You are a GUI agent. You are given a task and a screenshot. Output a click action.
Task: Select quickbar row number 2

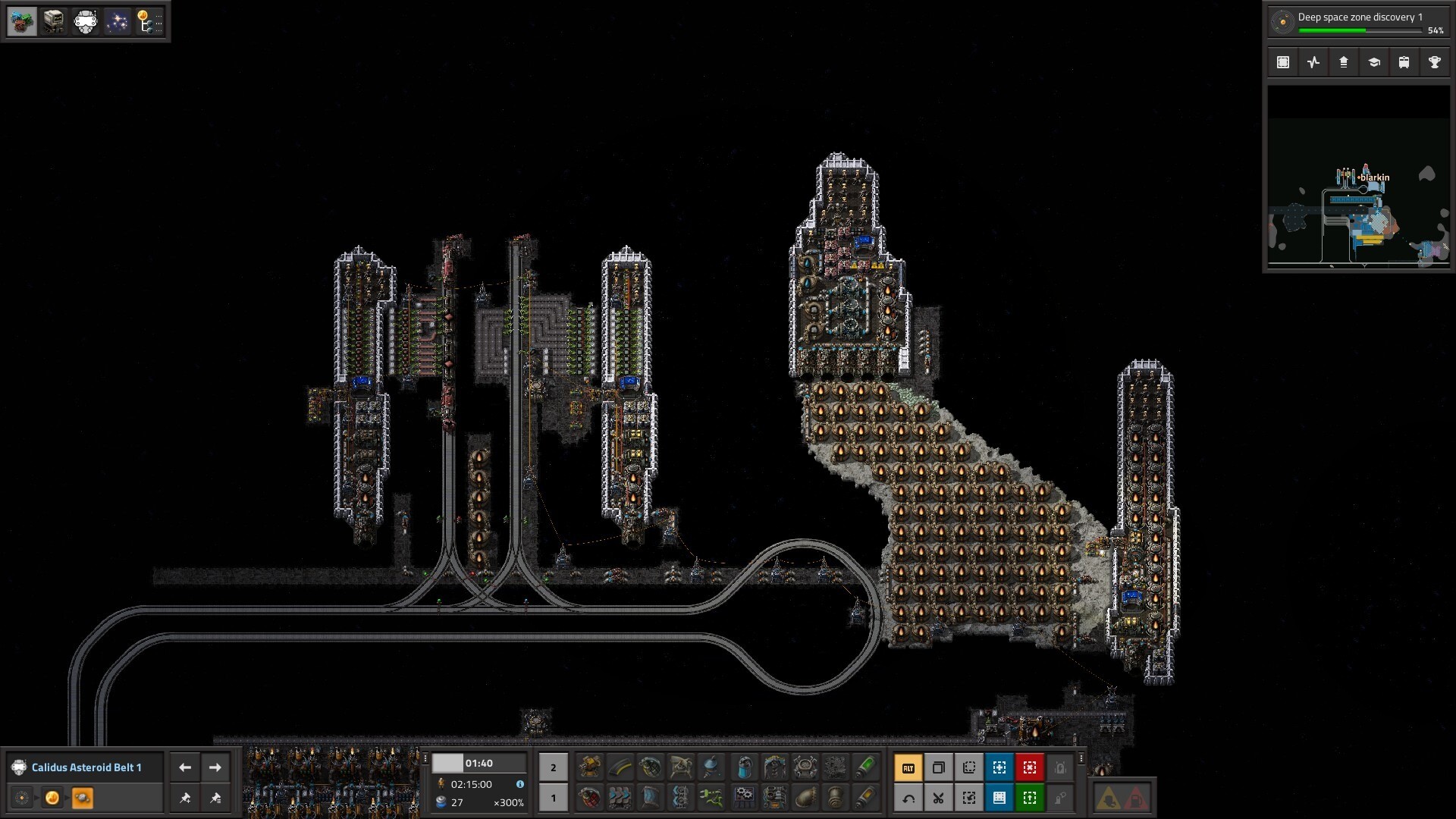tap(553, 767)
